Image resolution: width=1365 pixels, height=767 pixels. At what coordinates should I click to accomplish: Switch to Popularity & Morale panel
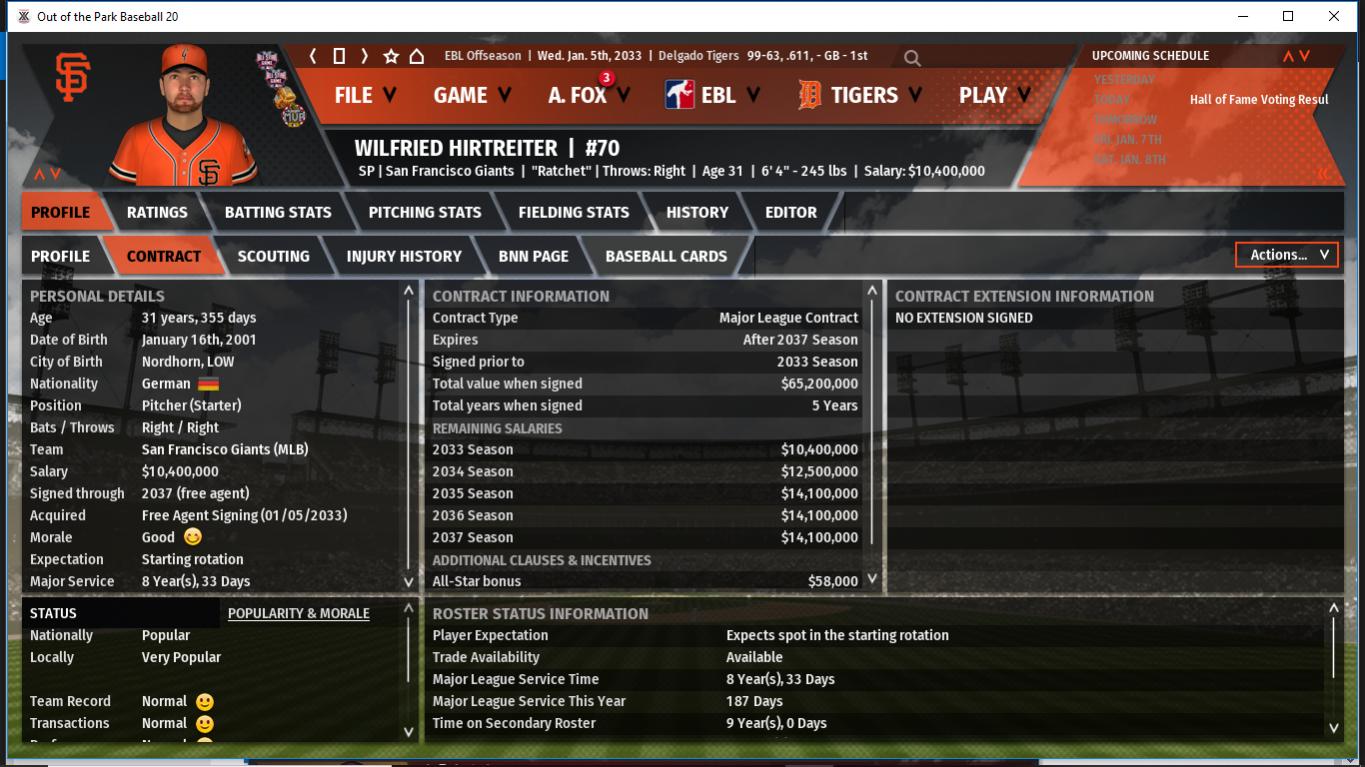[298, 613]
